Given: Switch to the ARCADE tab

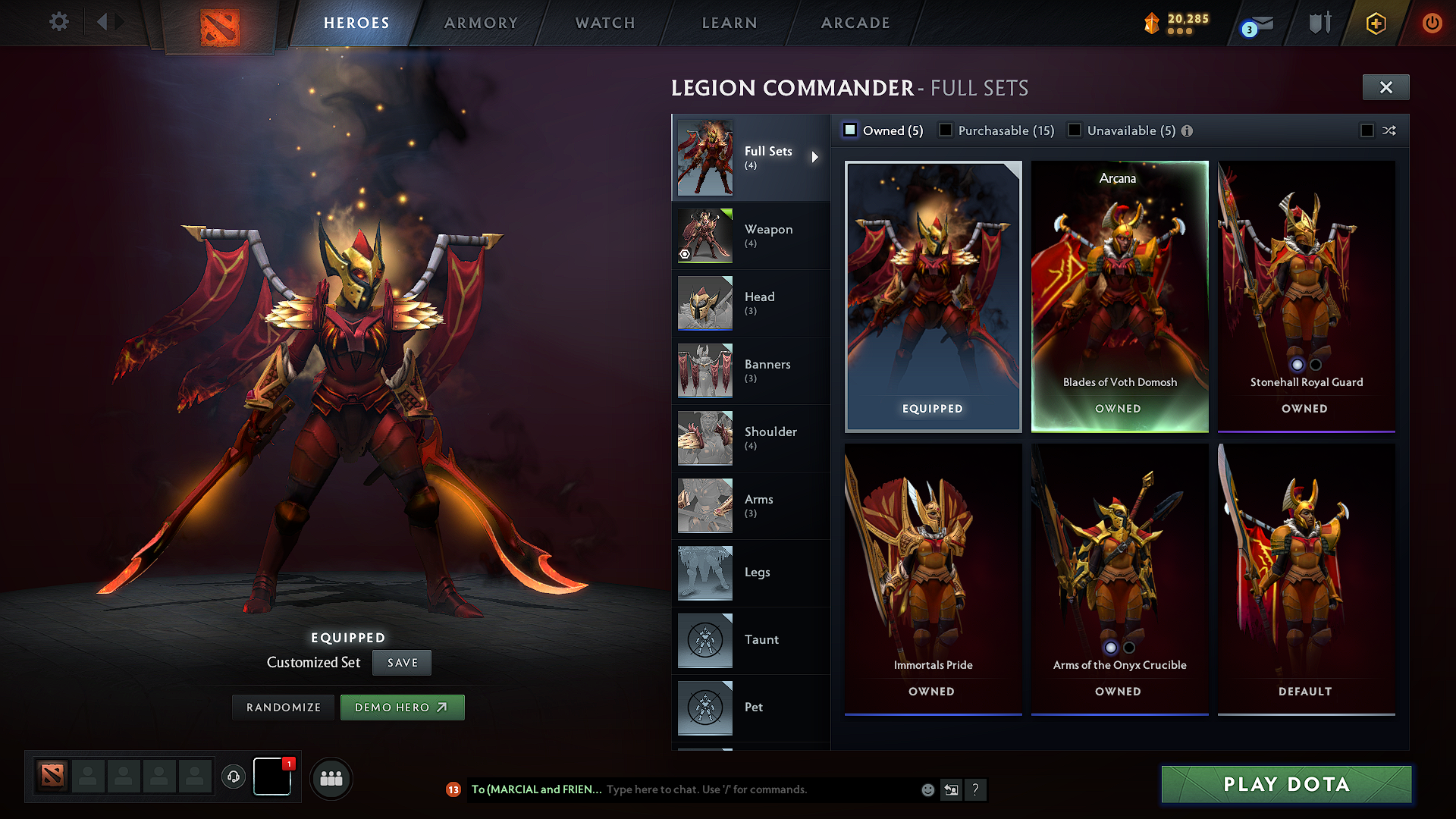Looking at the screenshot, I should (855, 23).
